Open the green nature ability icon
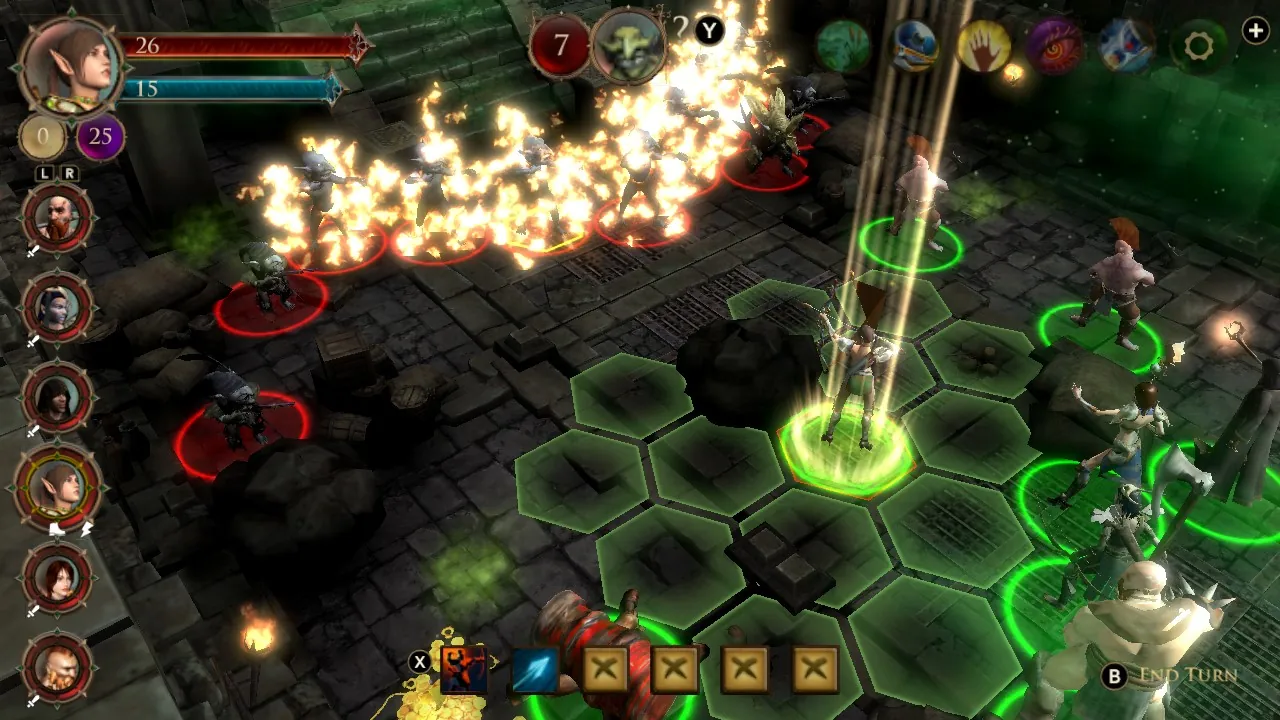 point(843,47)
